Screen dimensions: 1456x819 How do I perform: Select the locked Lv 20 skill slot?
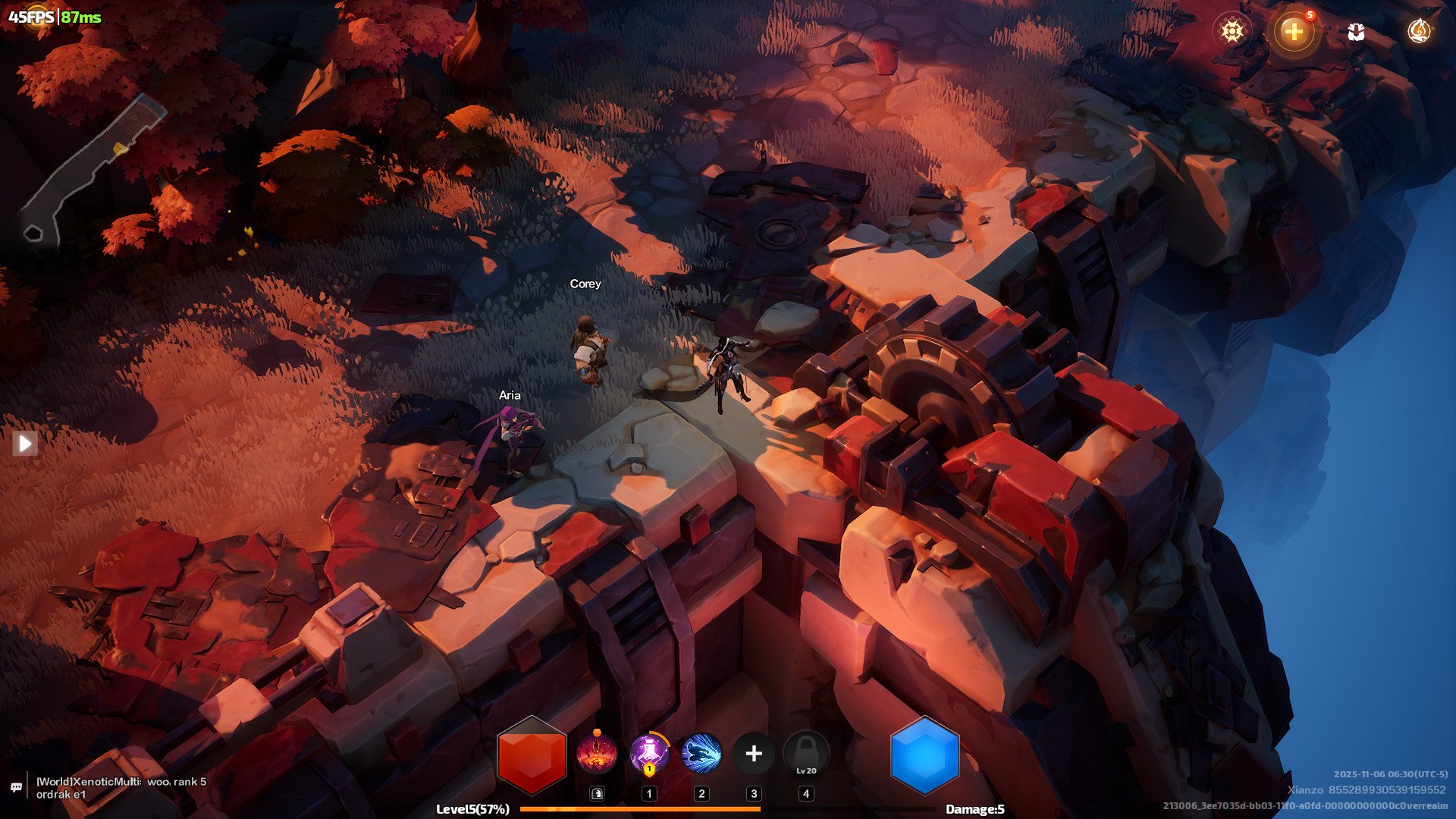tap(806, 754)
